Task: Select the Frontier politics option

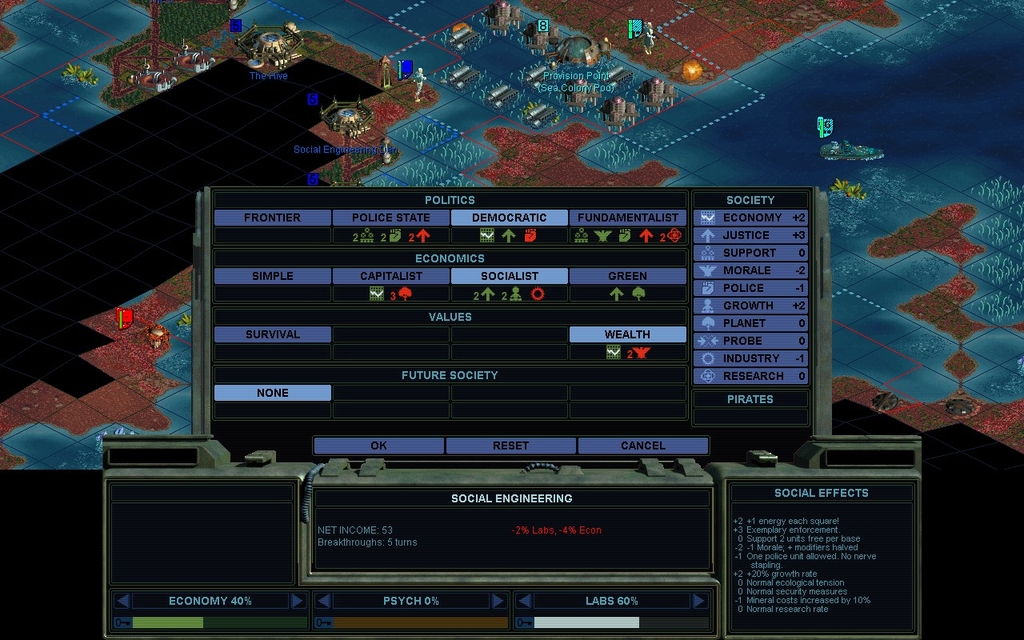Action: (x=272, y=218)
